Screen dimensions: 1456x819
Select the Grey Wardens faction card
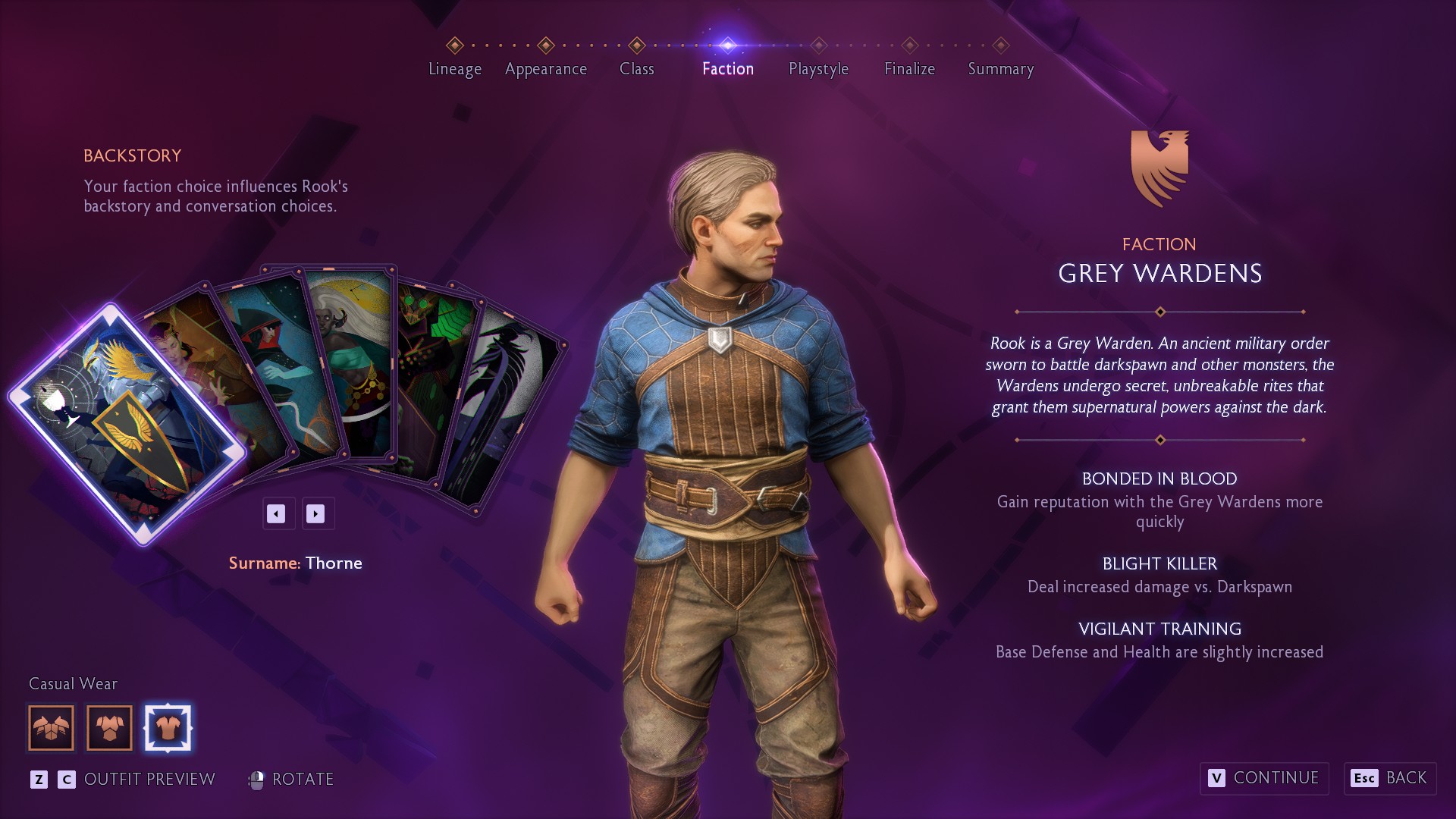[125, 425]
